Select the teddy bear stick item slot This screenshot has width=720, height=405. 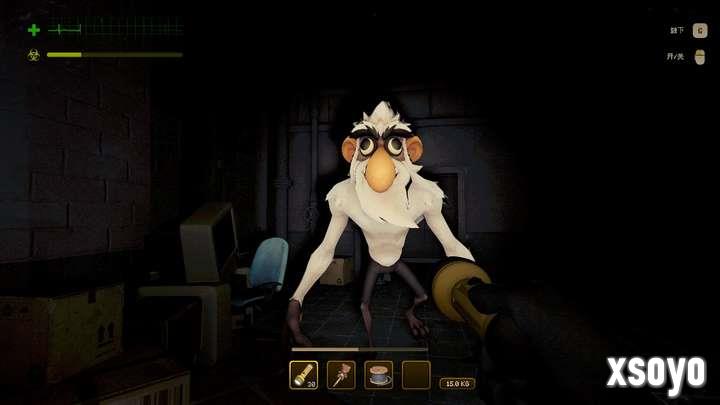coord(341,375)
